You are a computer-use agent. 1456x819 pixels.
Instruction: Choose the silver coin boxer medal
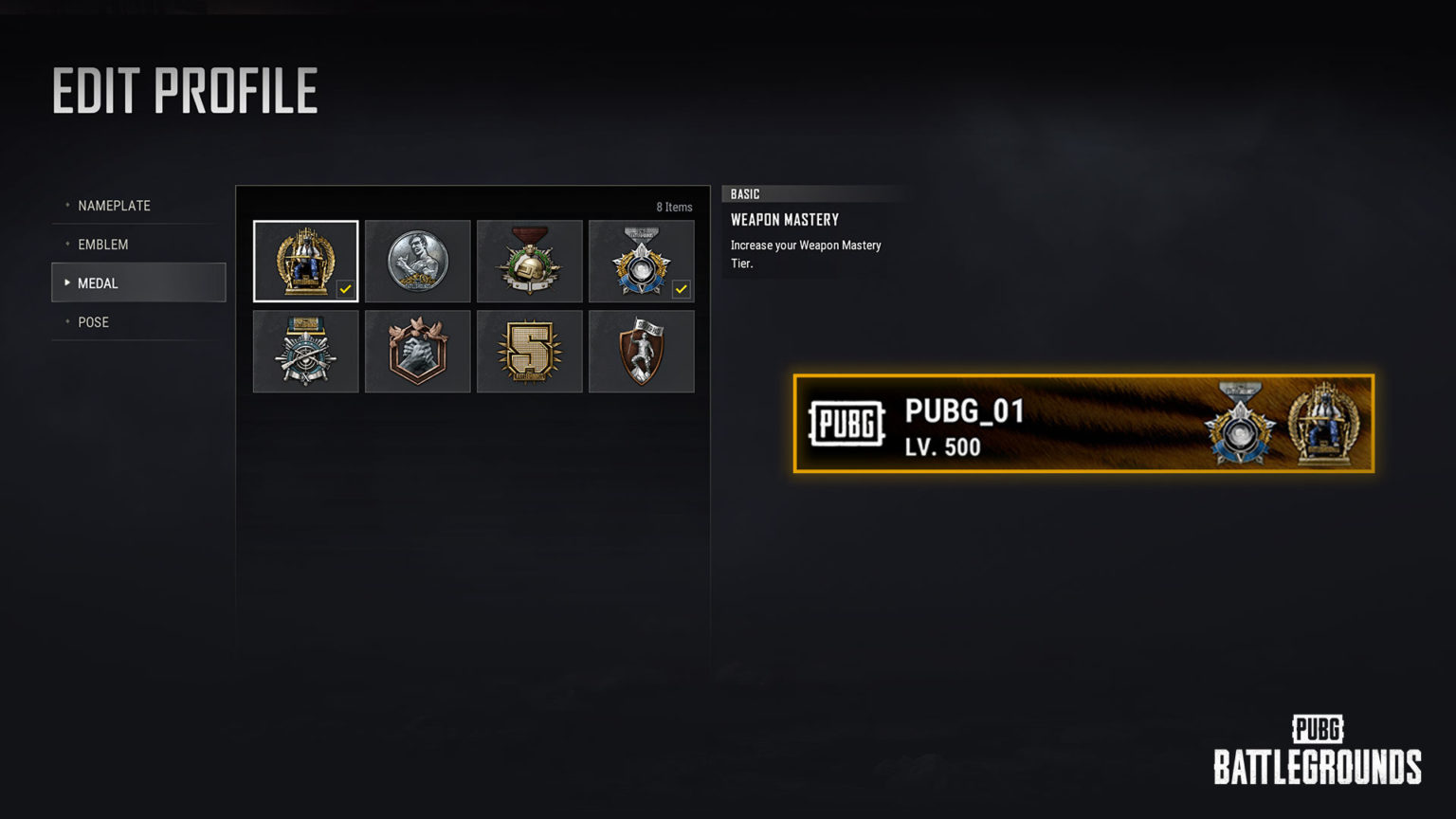417,261
